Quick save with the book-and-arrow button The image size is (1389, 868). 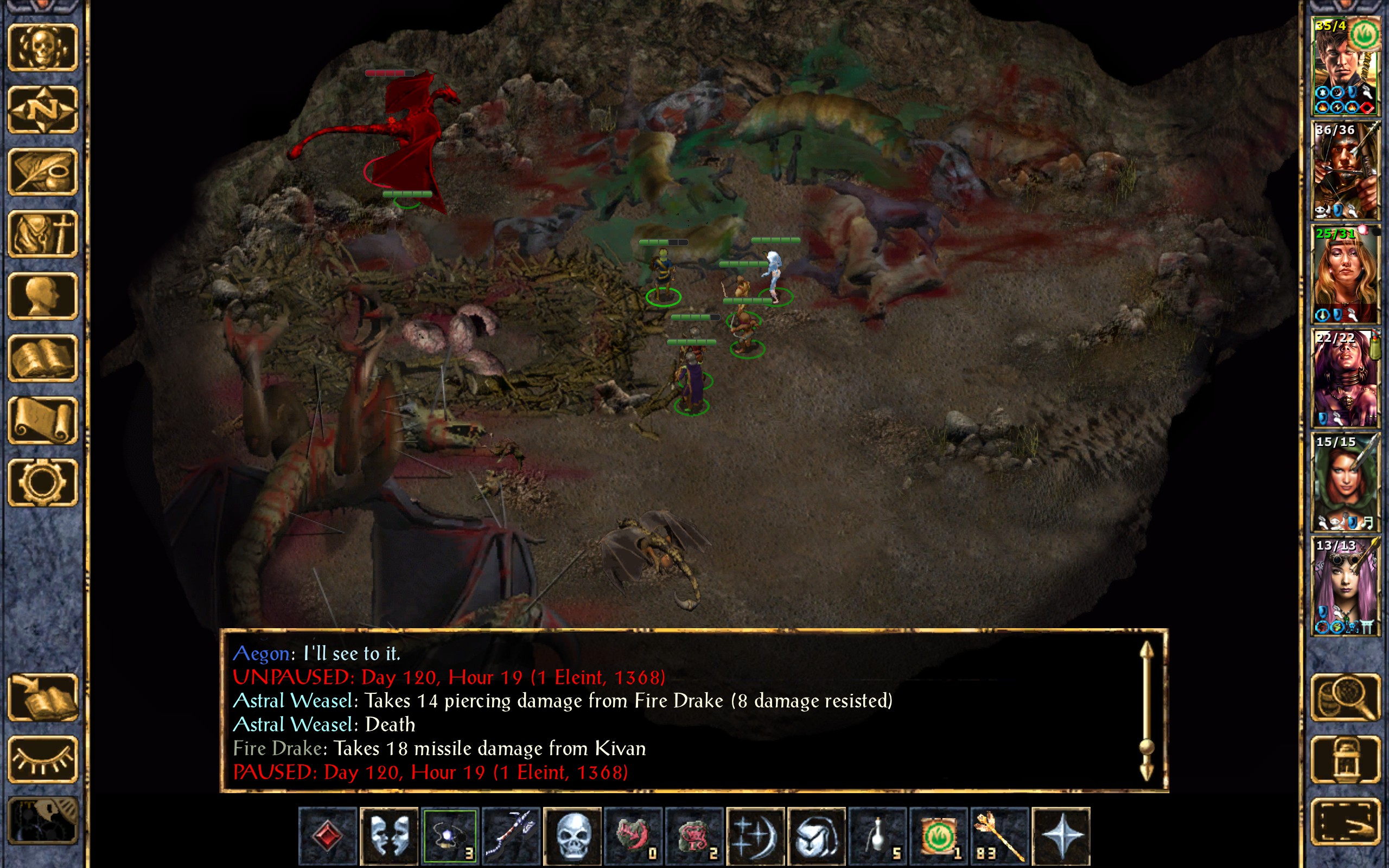coord(43,697)
